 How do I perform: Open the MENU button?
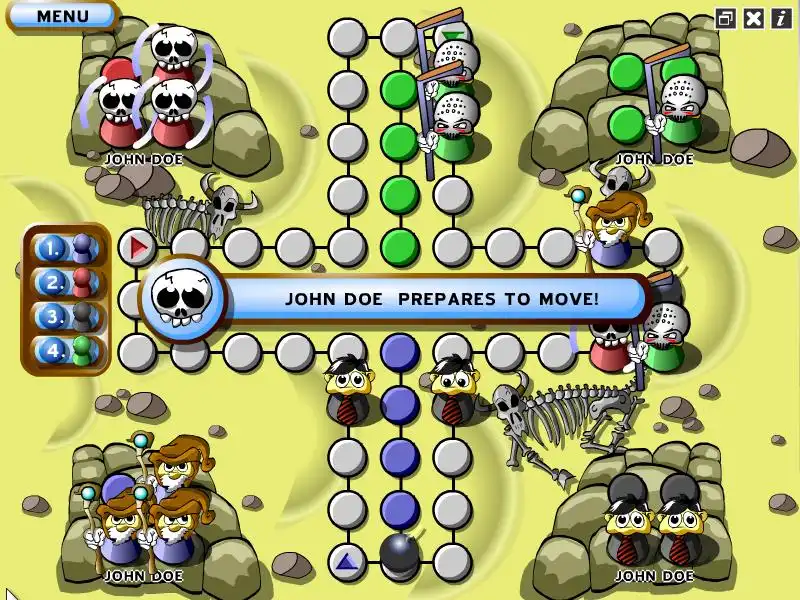pos(62,16)
